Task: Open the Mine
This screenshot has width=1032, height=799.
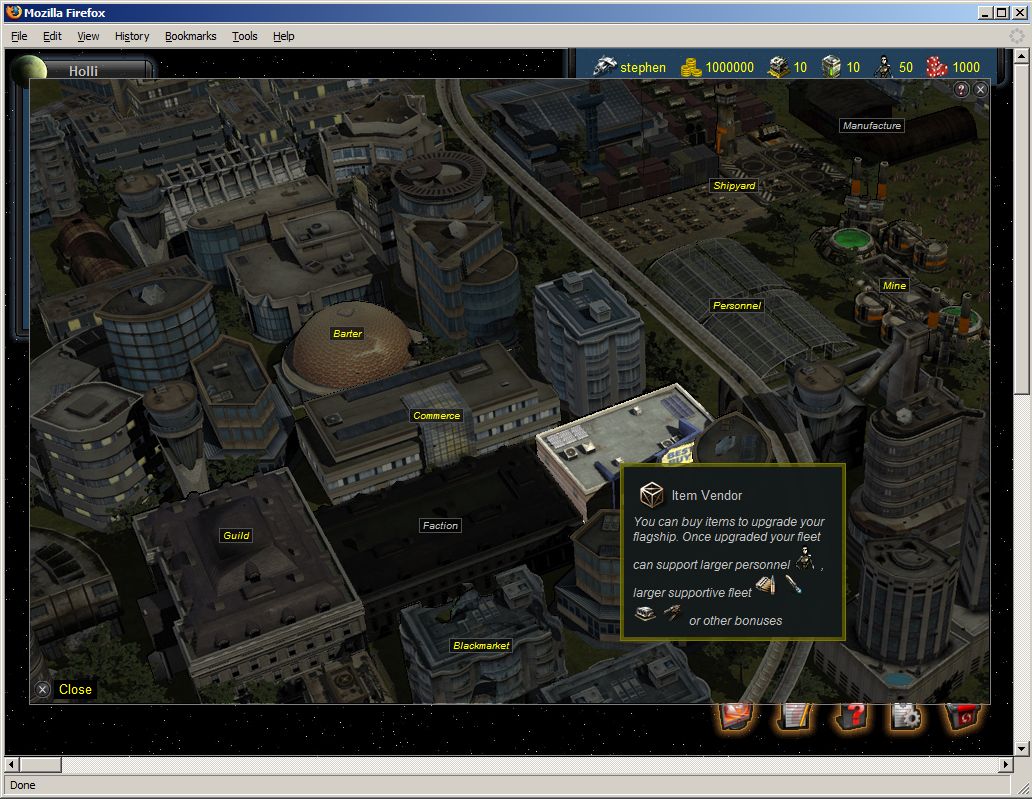Action: [x=893, y=286]
